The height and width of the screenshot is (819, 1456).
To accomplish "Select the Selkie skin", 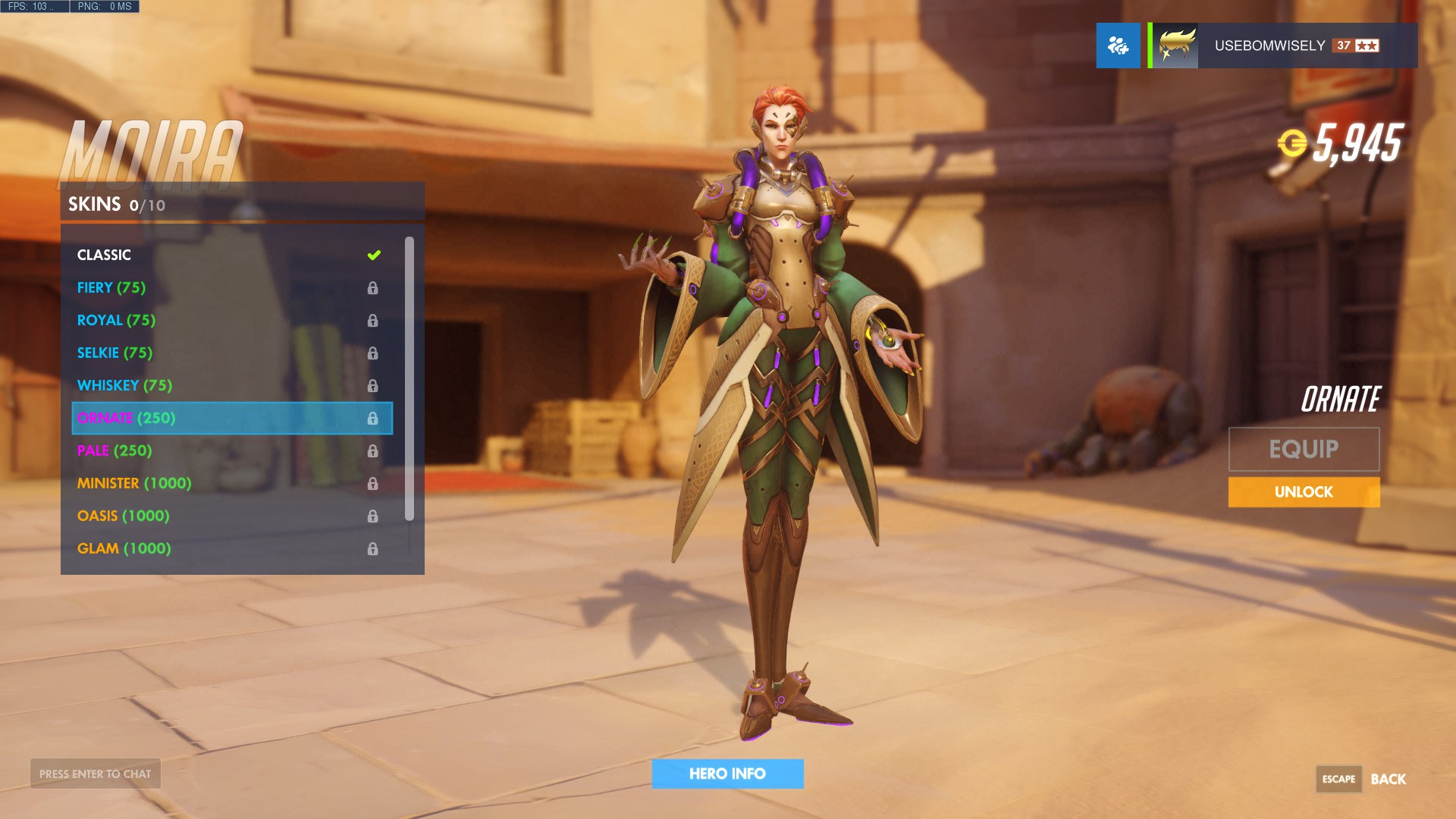I will point(227,353).
